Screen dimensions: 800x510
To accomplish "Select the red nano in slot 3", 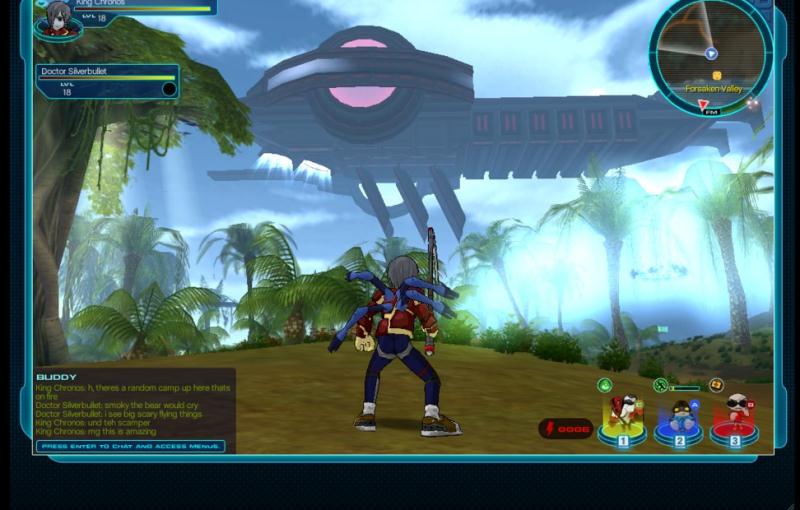I will (x=735, y=417).
